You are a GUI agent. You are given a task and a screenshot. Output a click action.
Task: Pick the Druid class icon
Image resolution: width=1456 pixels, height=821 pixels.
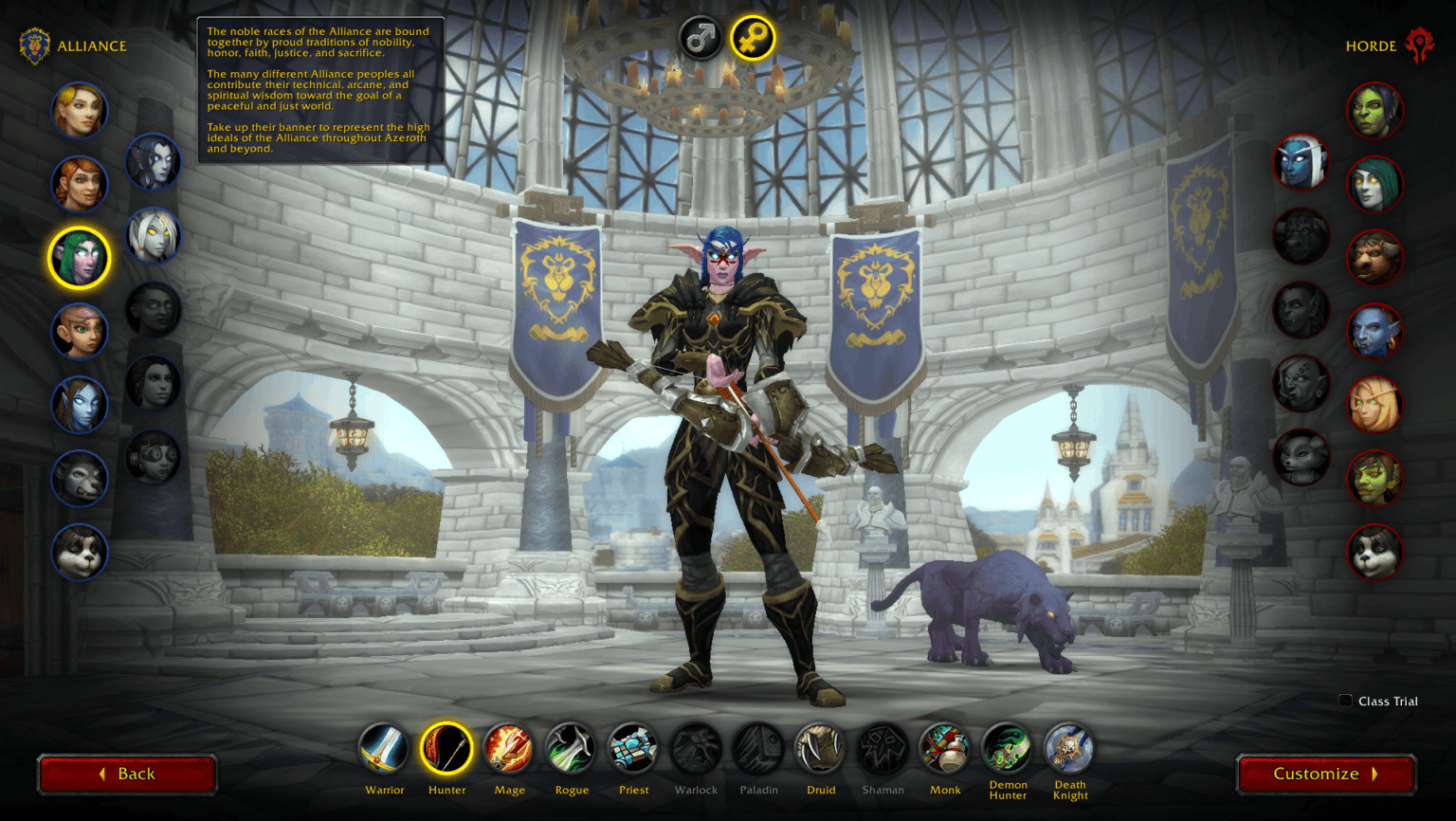[x=821, y=748]
